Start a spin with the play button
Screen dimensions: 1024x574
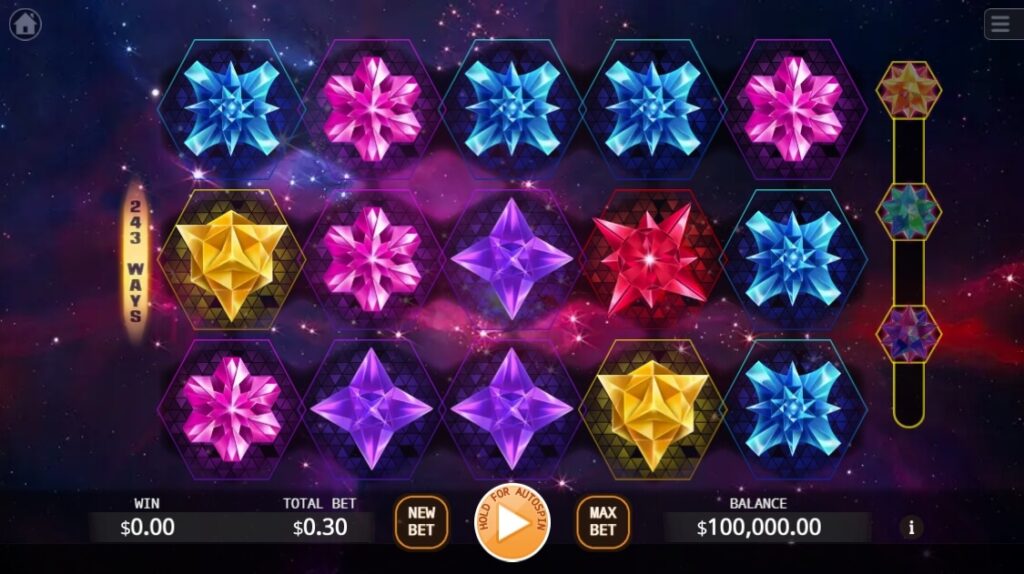pos(511,522)
